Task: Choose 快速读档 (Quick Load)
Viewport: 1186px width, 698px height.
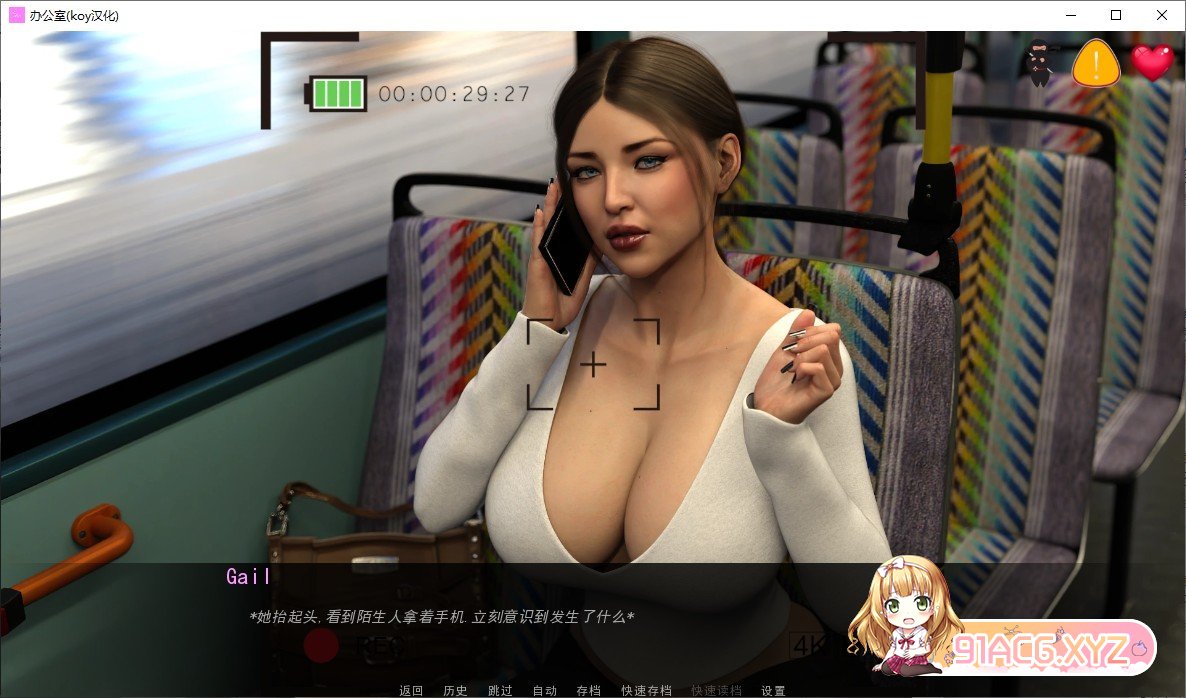Action: pos(716,690)
